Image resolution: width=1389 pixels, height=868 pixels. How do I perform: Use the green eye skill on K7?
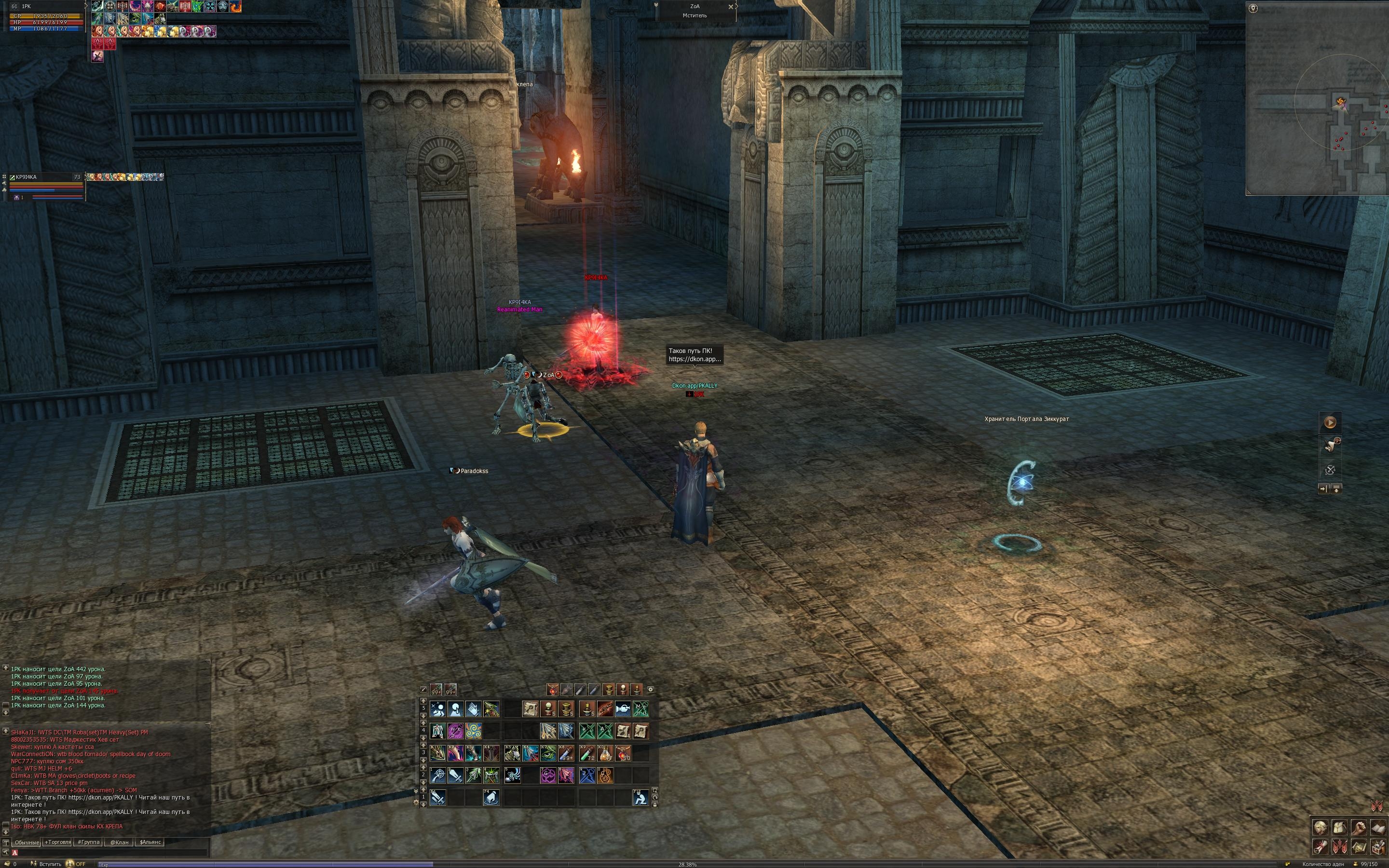(548, 753)
